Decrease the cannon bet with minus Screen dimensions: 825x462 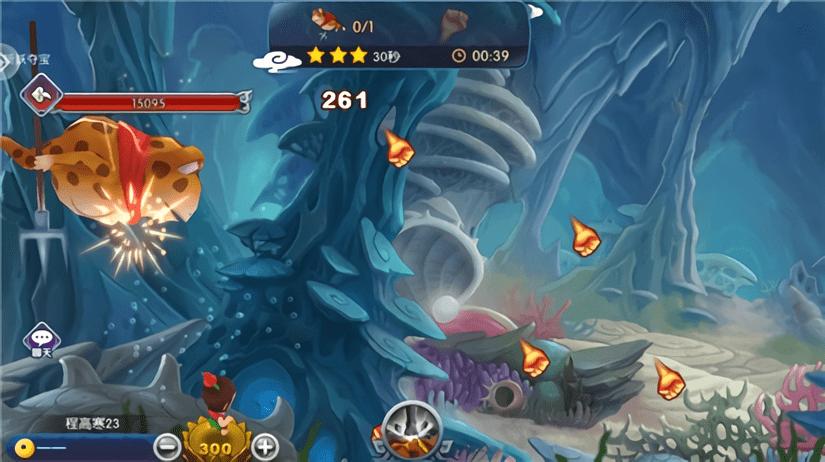click(x=168, y=447)
